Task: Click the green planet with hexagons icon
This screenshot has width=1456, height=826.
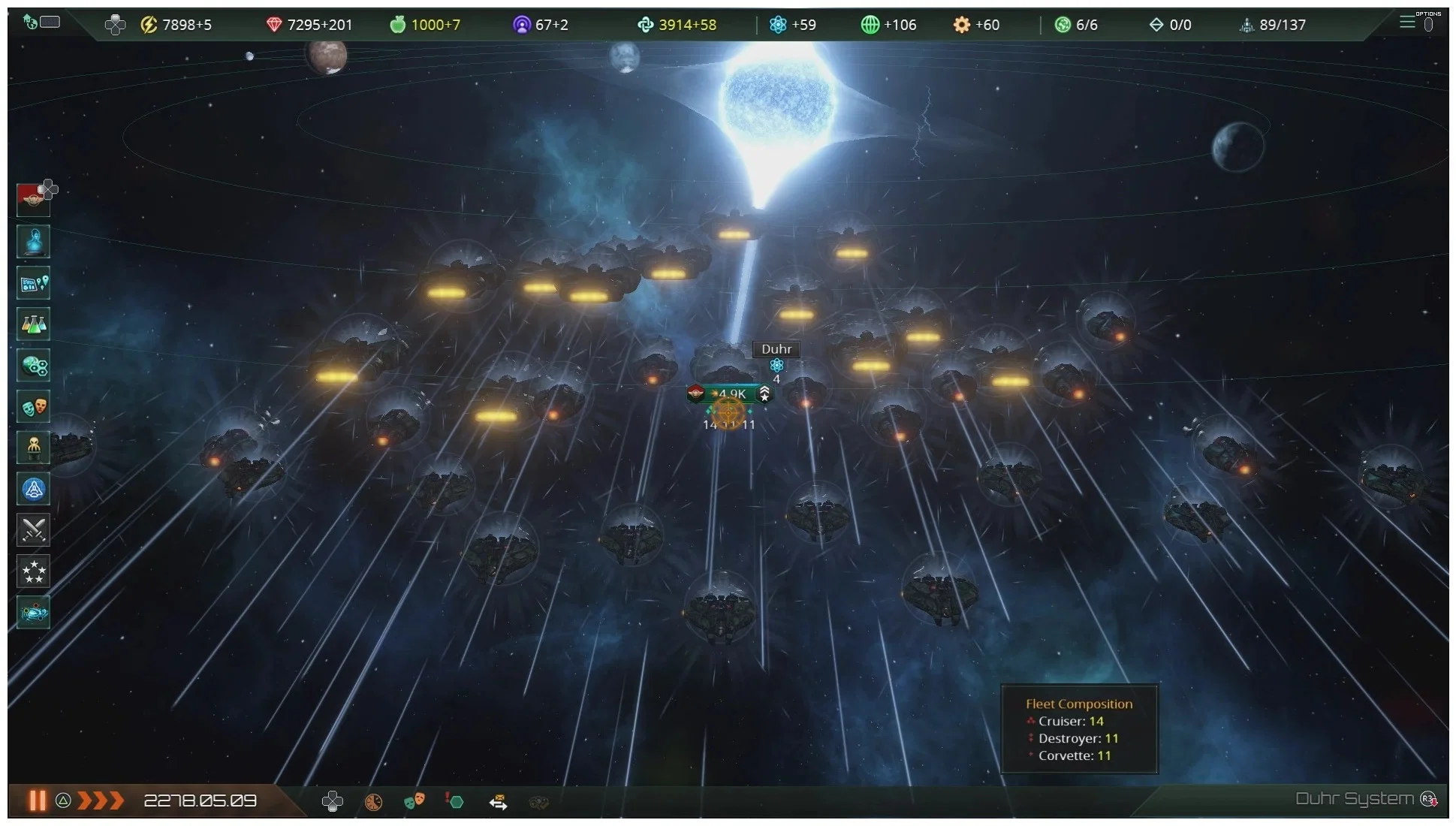Action: (x=33, y=366)
